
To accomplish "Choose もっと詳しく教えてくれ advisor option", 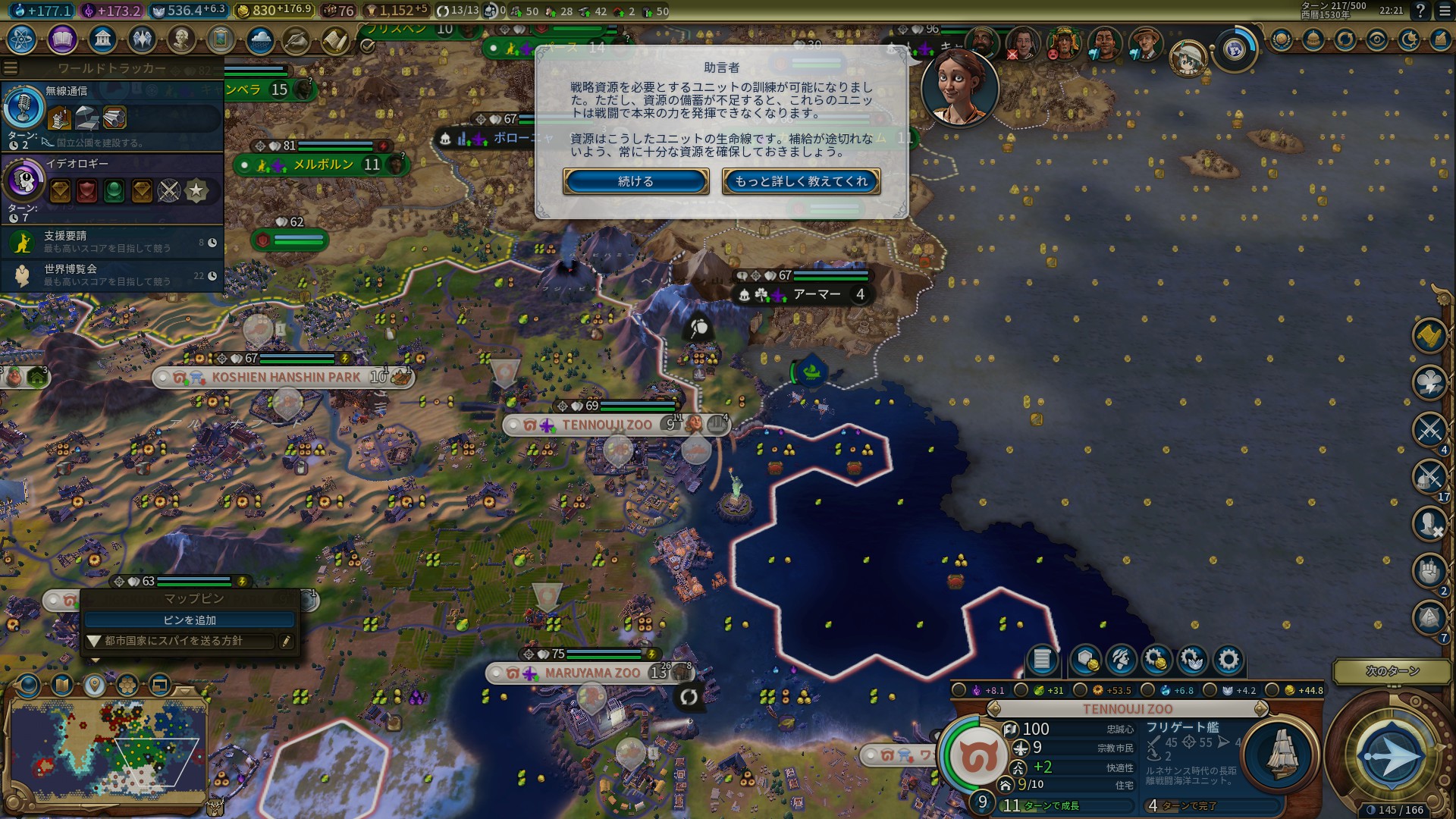I will (x=801, y=181).
